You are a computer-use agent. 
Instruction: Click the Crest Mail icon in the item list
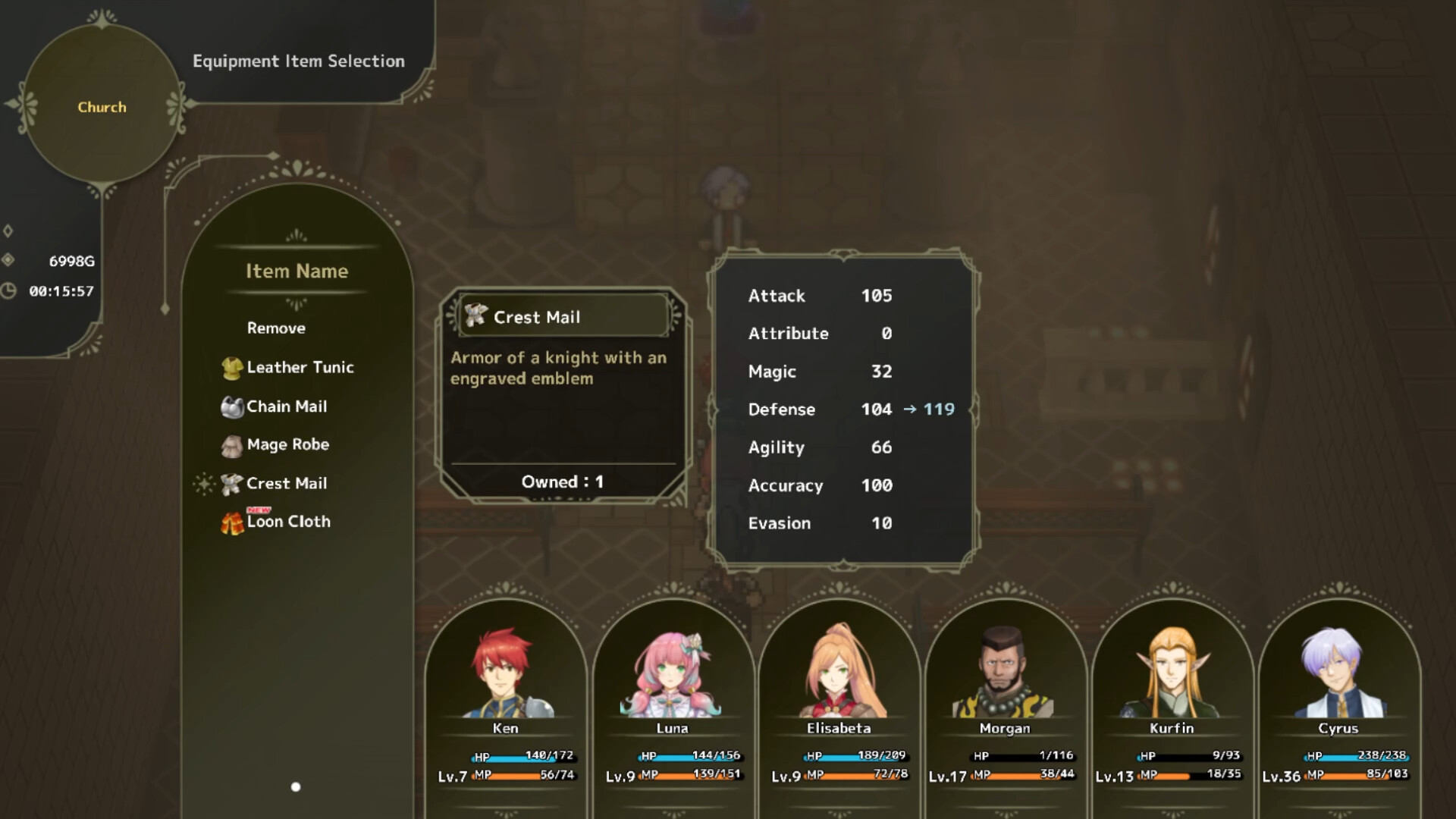232,483
